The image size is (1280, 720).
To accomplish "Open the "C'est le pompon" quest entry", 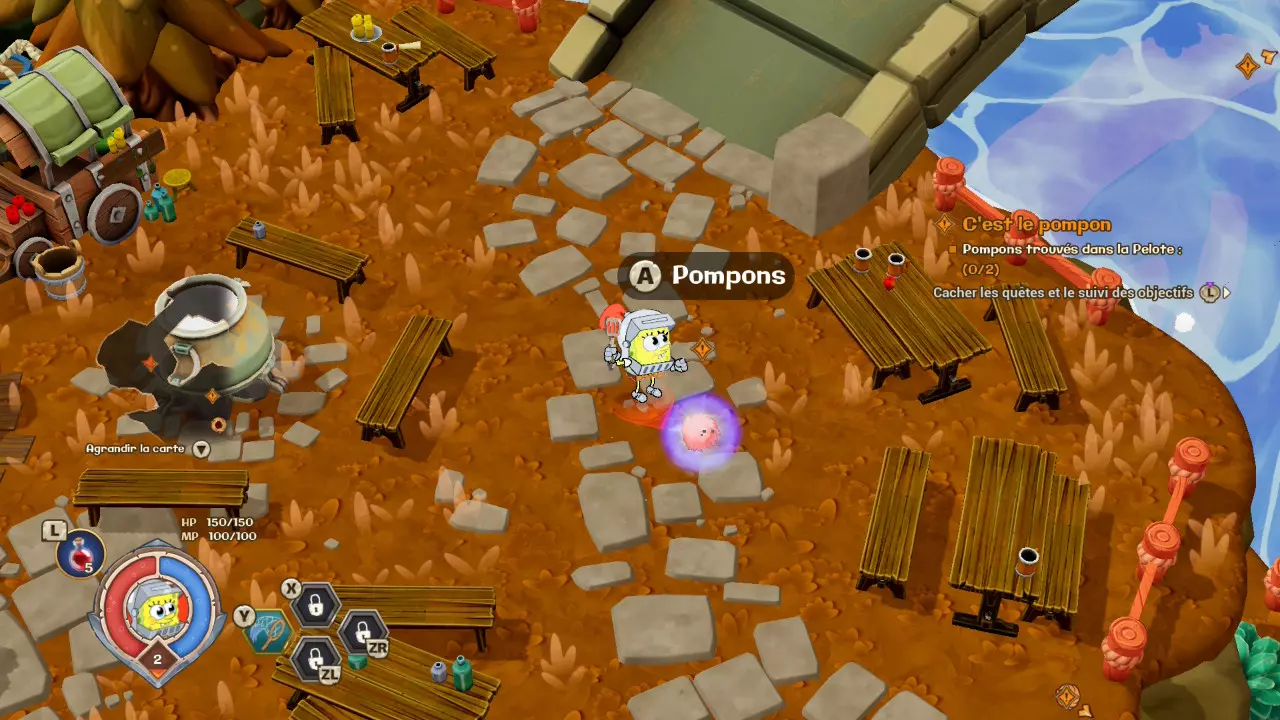I will tap(1036, 225).
